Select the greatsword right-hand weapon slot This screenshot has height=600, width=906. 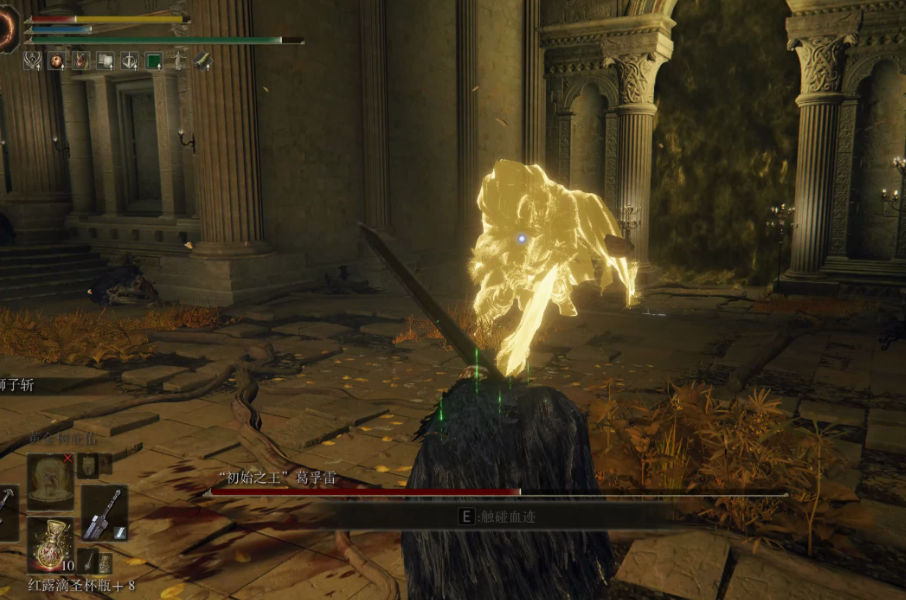[x=104, y=512]
